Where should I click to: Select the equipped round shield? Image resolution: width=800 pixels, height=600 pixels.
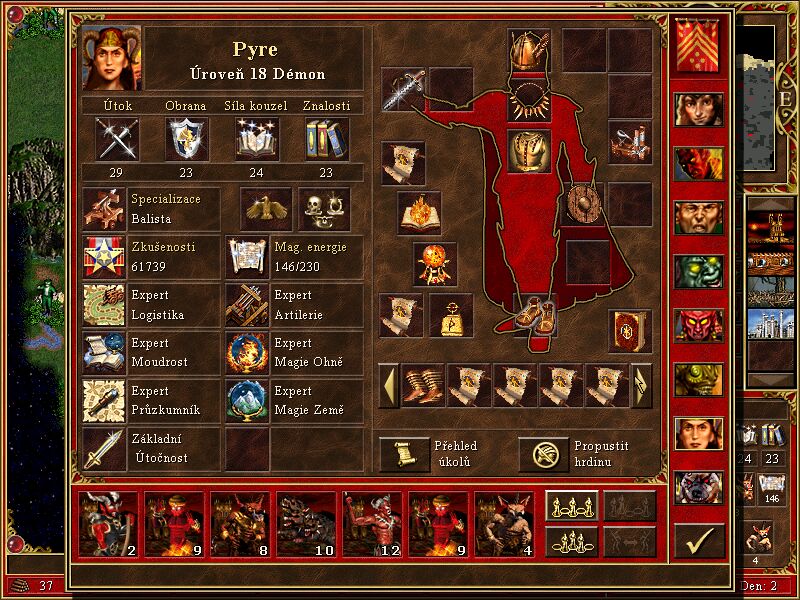click(x=582, y=204)
